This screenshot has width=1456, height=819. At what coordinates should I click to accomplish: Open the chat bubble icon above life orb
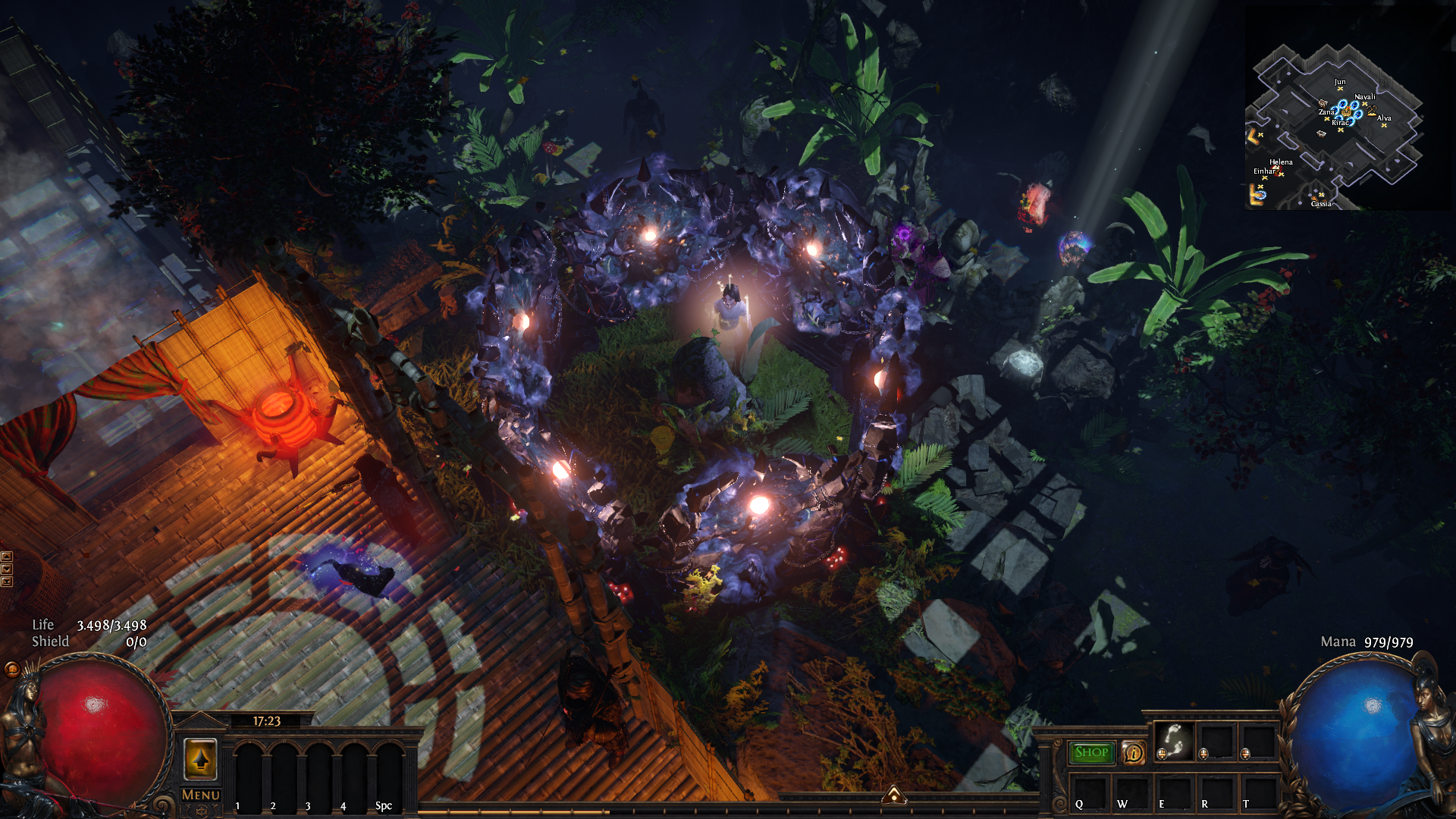(x=12, y=669)
